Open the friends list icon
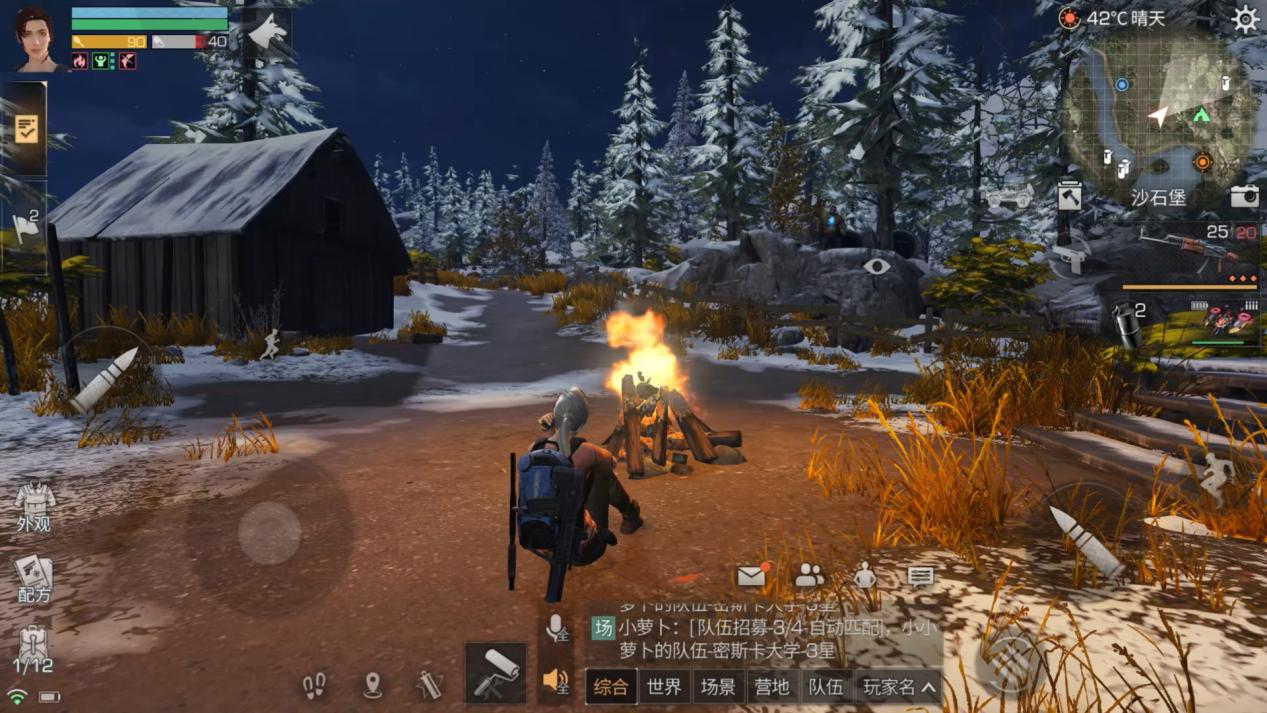This screenshot has width=1267, height=713. pos(809,575)
